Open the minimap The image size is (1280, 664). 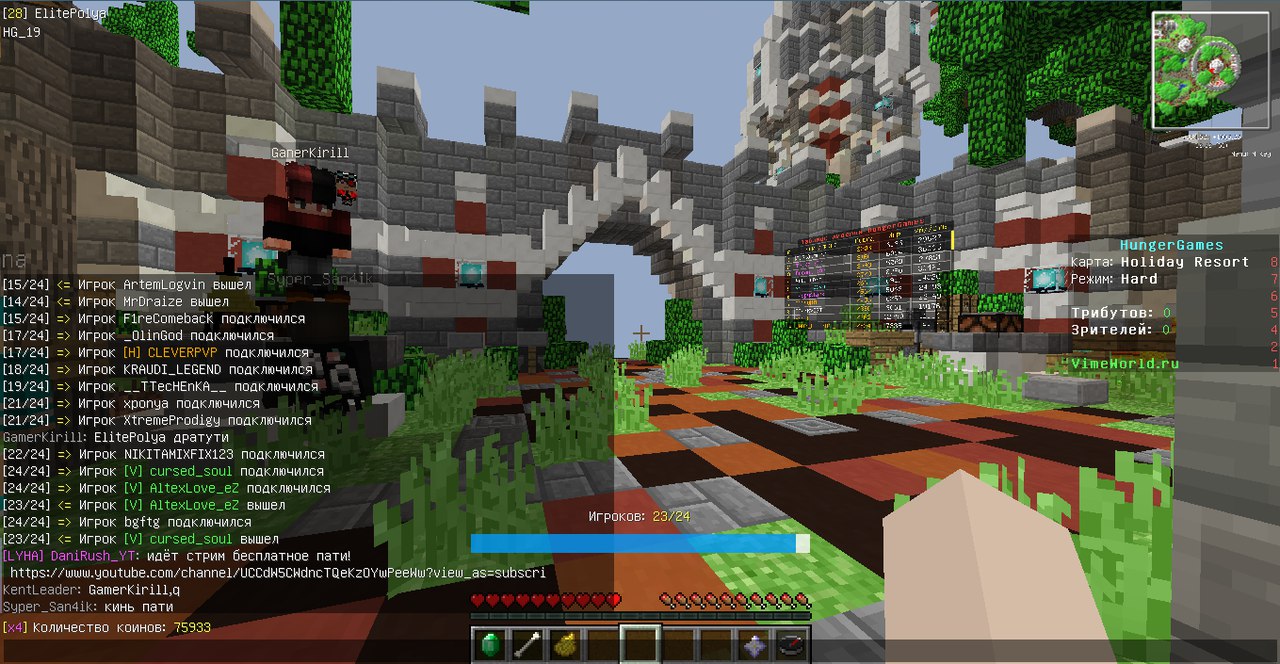click(1195, 70)
